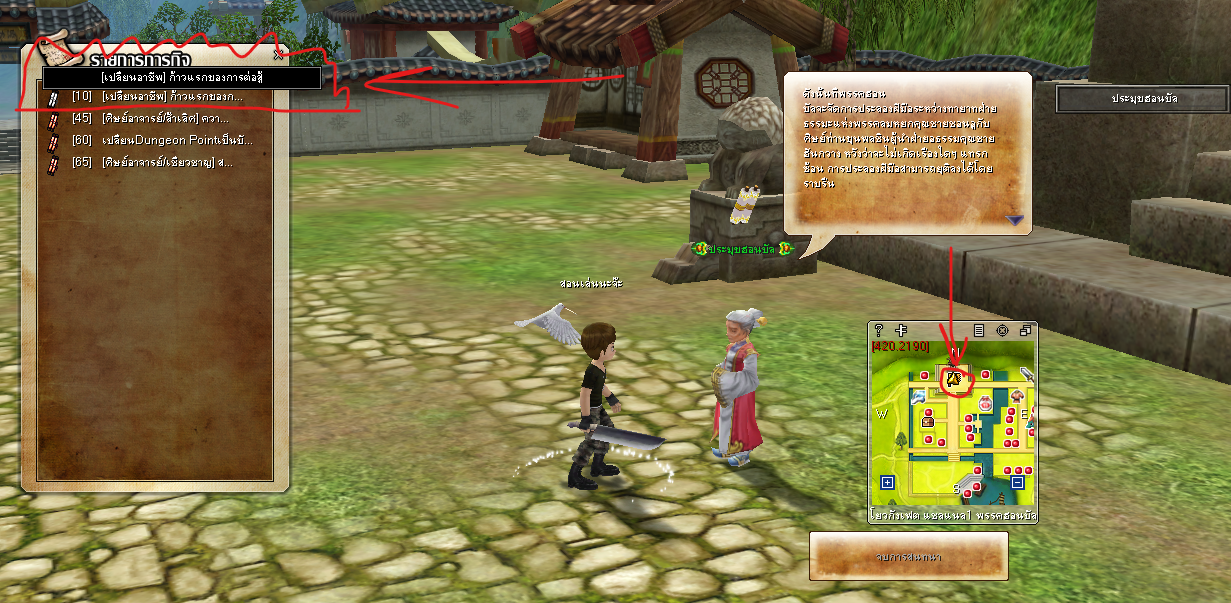1231x603 pixels.
Task: Click the NPC name button at top right
Action: [x=1142, y=99]
